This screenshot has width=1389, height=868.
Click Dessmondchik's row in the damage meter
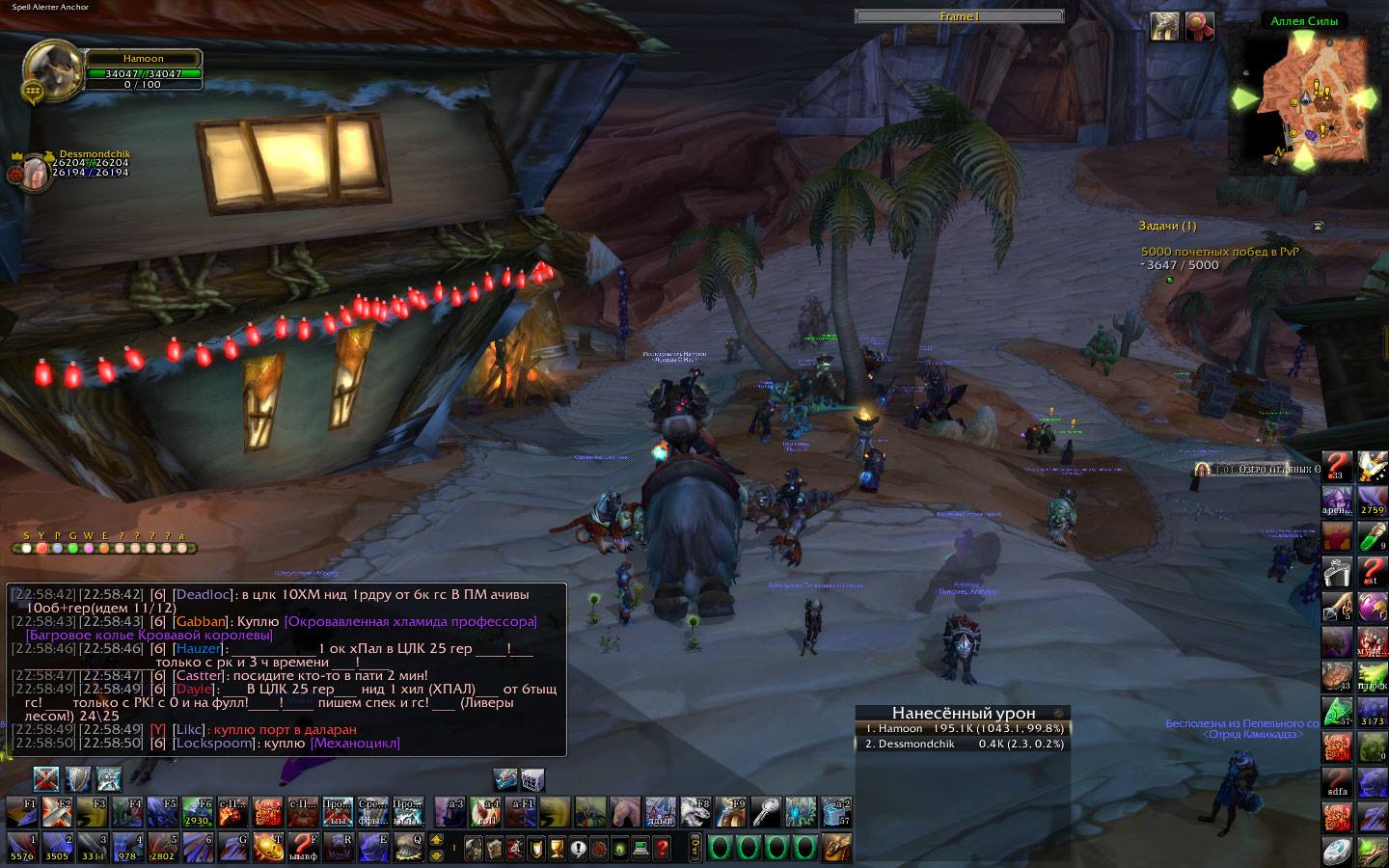pyautogui.click(x=963, y=744)
